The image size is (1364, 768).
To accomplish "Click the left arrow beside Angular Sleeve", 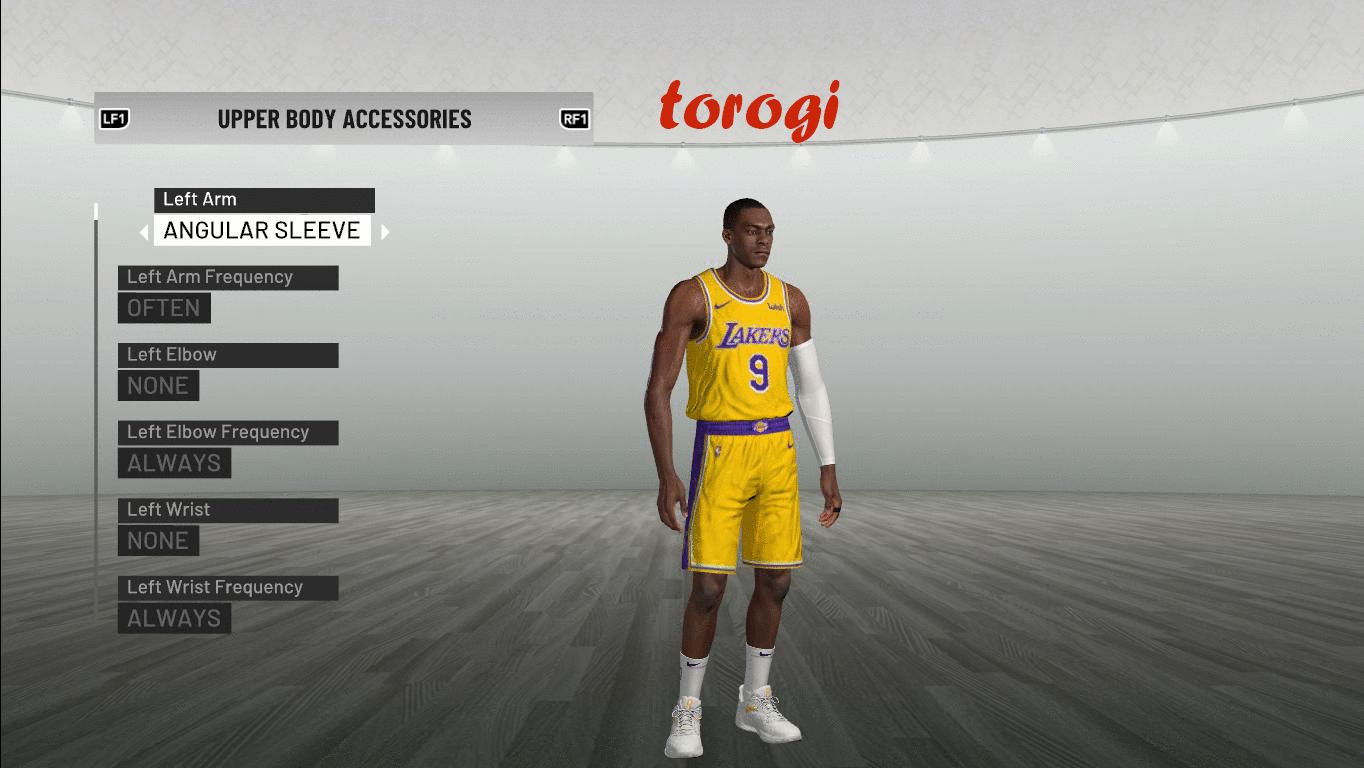I will pos(144,232).
